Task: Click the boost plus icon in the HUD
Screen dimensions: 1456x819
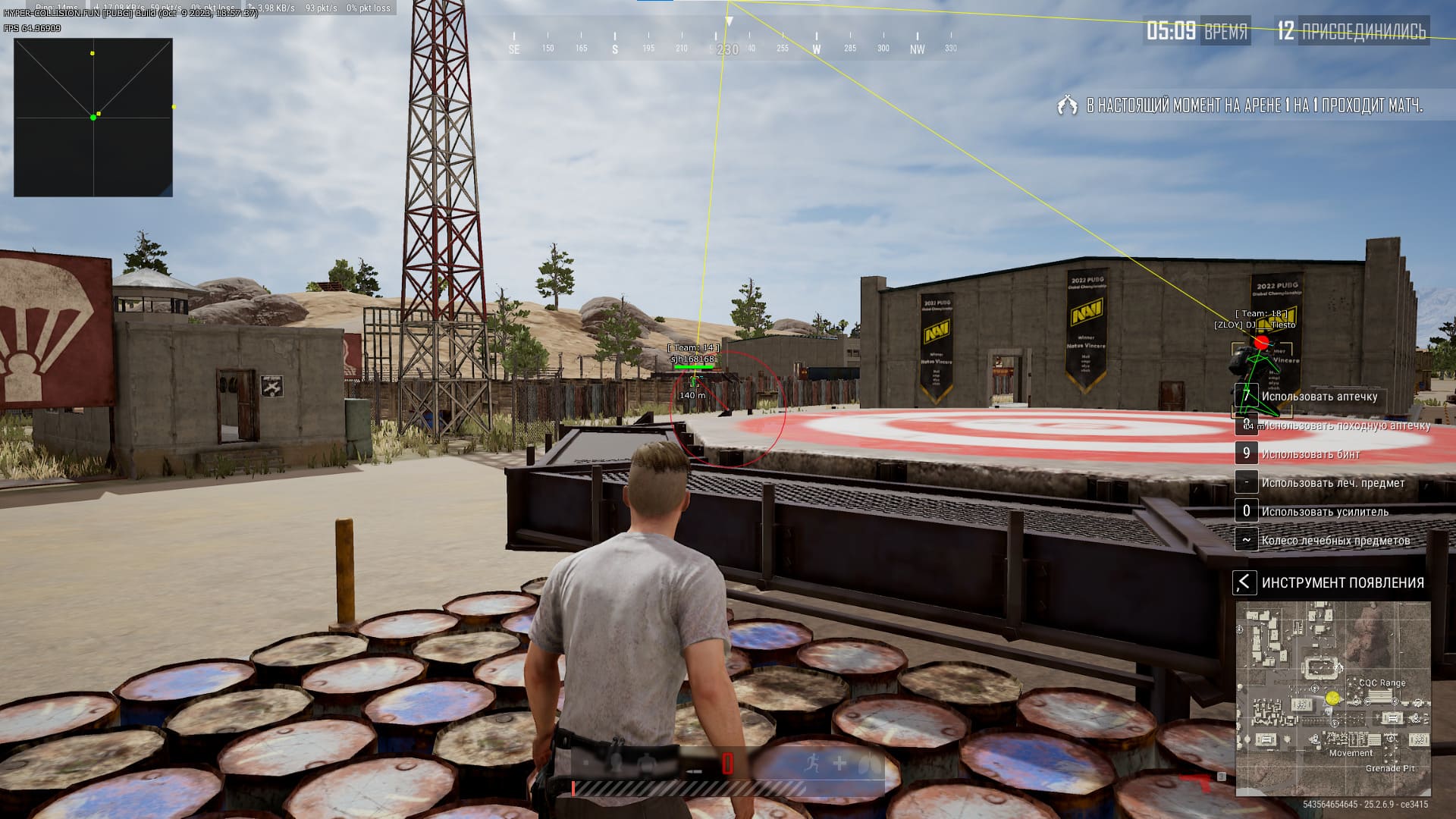Action: (x=839, y=761)
